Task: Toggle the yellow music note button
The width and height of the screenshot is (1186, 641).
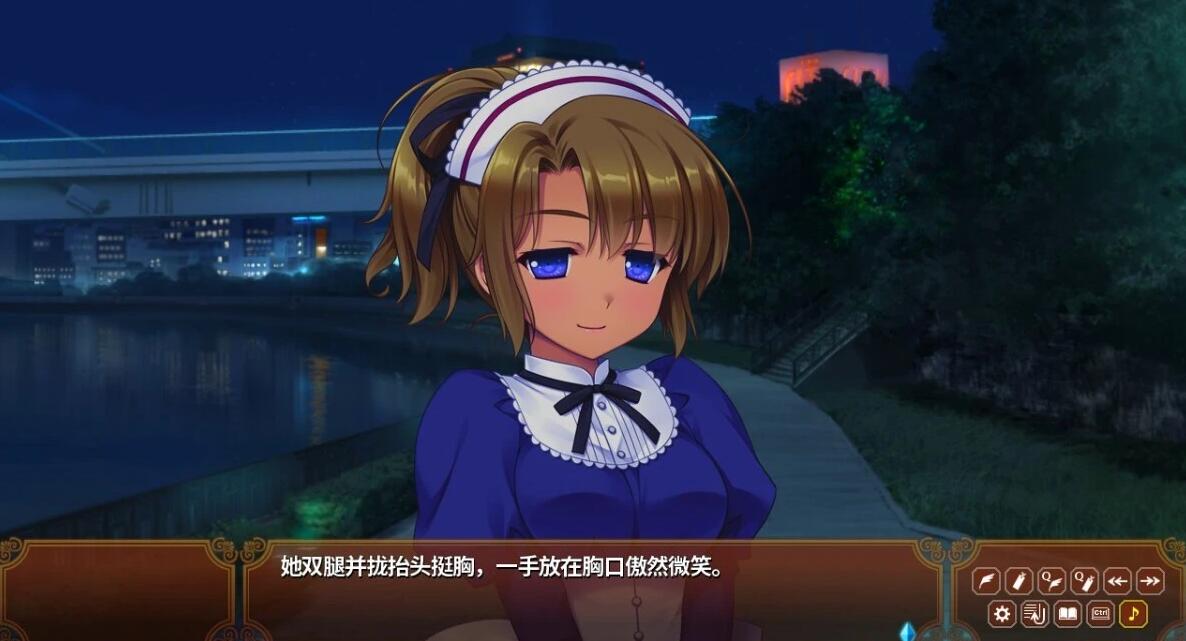Action: coord(1133,613)
